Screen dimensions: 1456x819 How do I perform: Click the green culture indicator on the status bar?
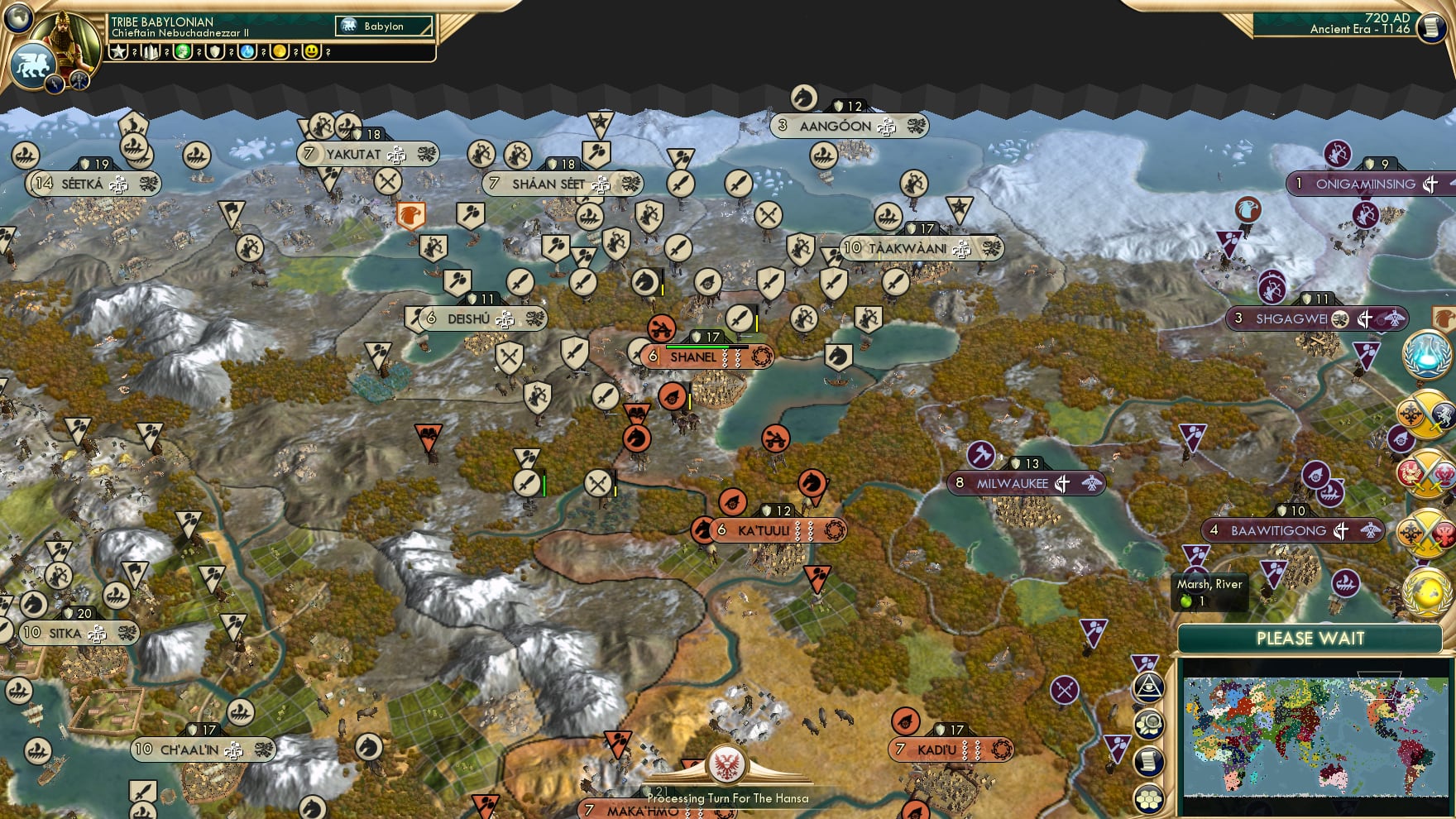pyautogui.click(x=184, y=52)
